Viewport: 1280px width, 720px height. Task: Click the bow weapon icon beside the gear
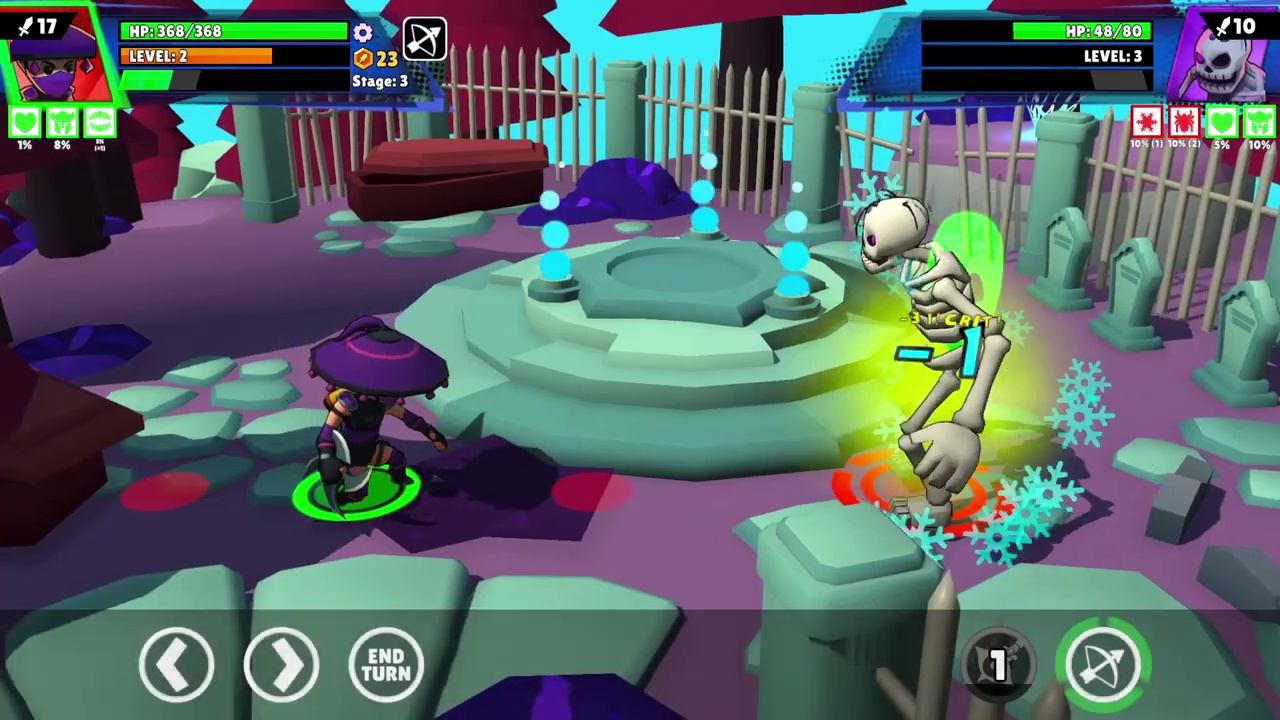tap(424, 40)
